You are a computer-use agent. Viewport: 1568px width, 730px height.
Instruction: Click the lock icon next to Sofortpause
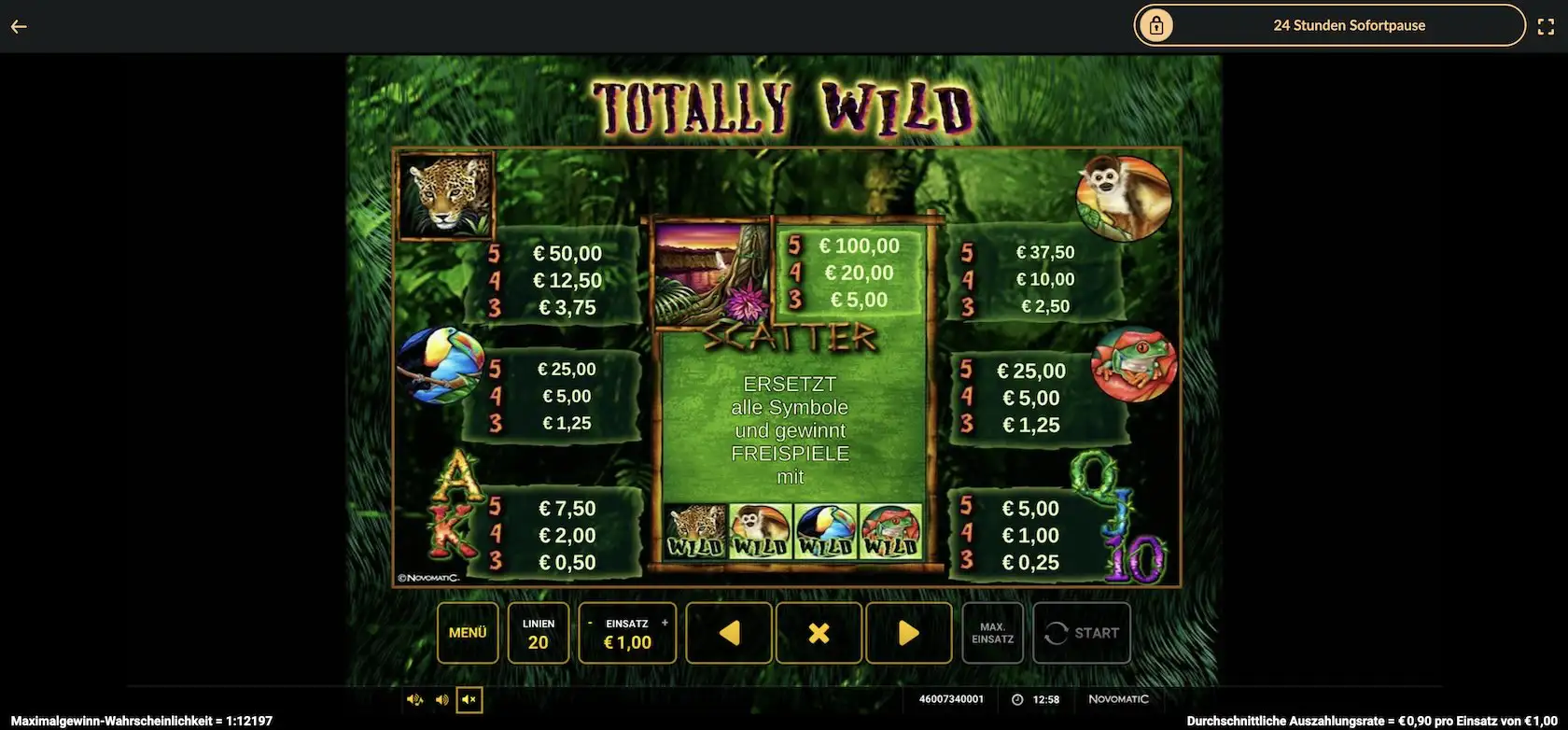point(1157,25)
